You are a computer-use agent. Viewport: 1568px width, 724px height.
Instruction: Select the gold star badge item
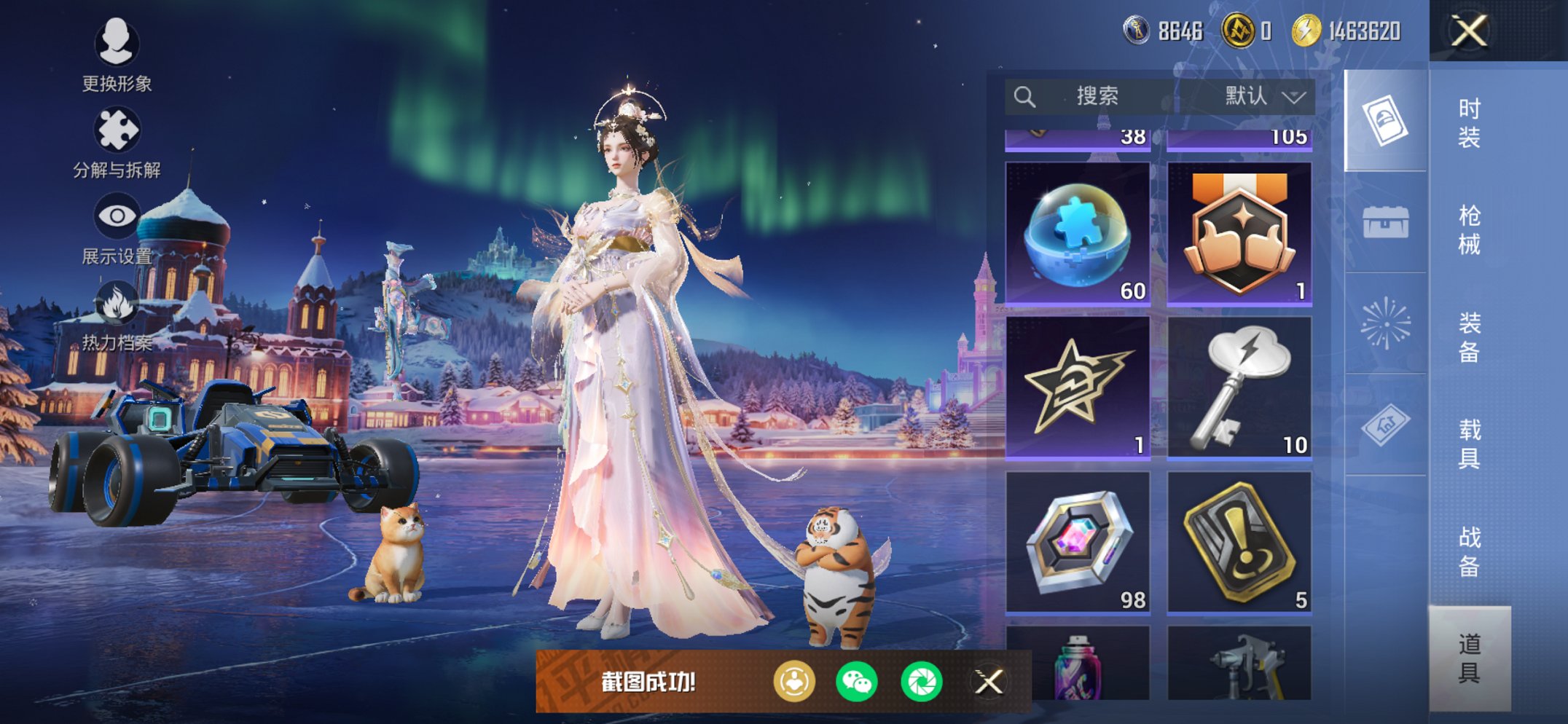[1078, 387]
